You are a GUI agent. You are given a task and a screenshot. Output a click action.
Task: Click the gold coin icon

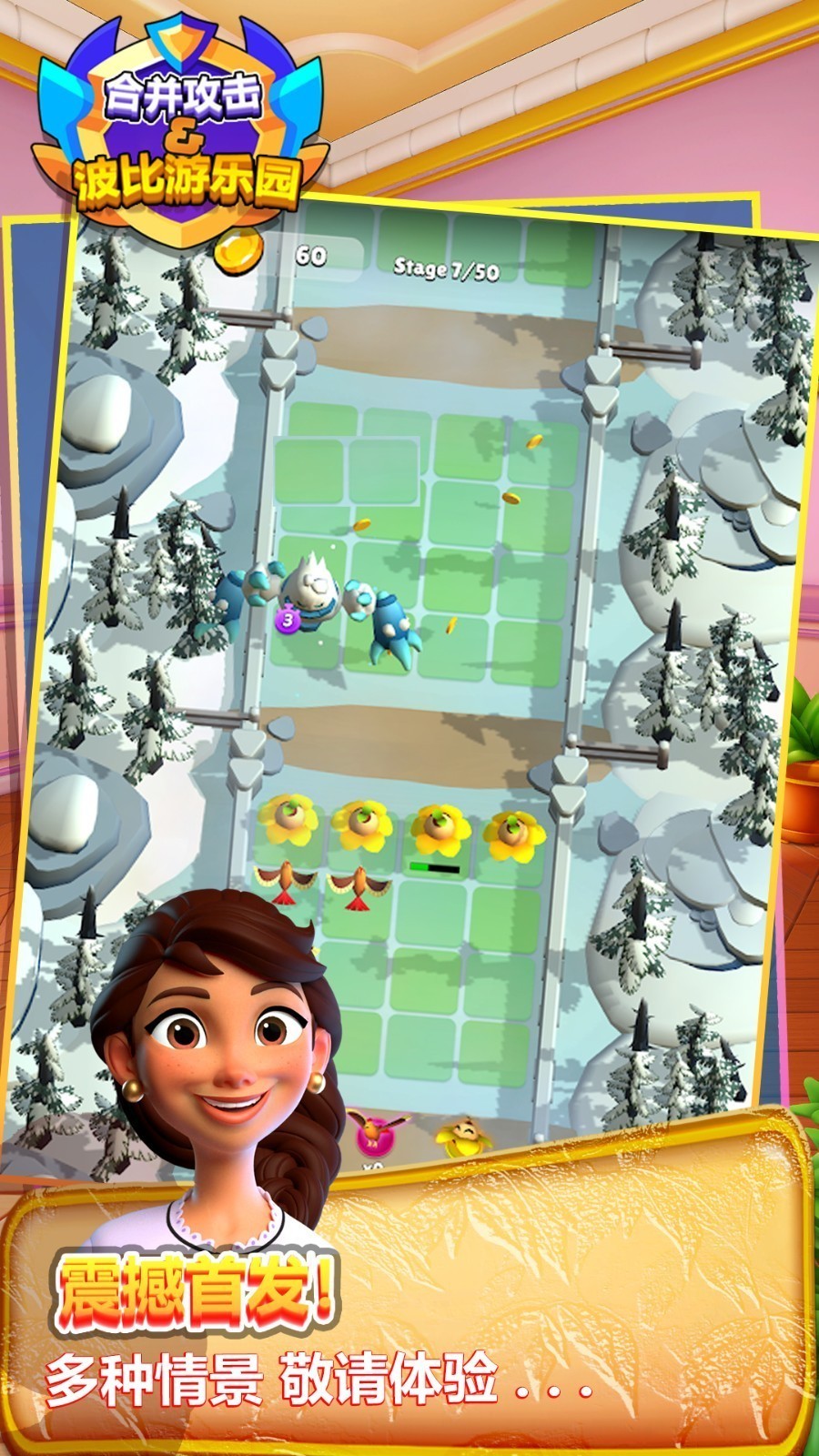click(240, 251)
